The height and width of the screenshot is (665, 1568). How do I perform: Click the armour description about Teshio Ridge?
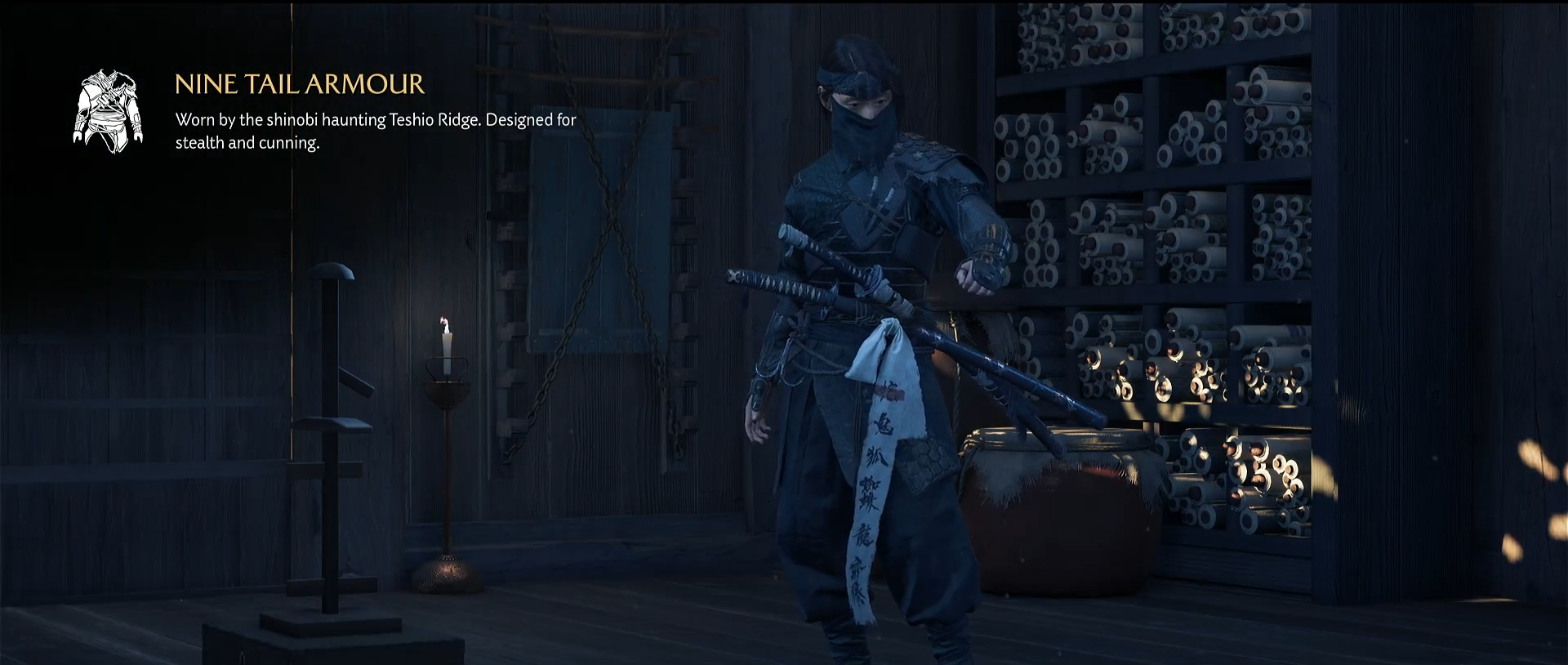(374, 131)
